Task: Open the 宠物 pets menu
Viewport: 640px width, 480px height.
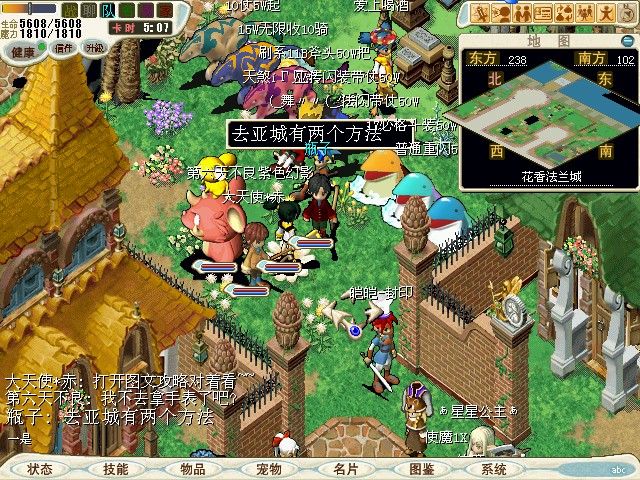Action: (269, 468)
